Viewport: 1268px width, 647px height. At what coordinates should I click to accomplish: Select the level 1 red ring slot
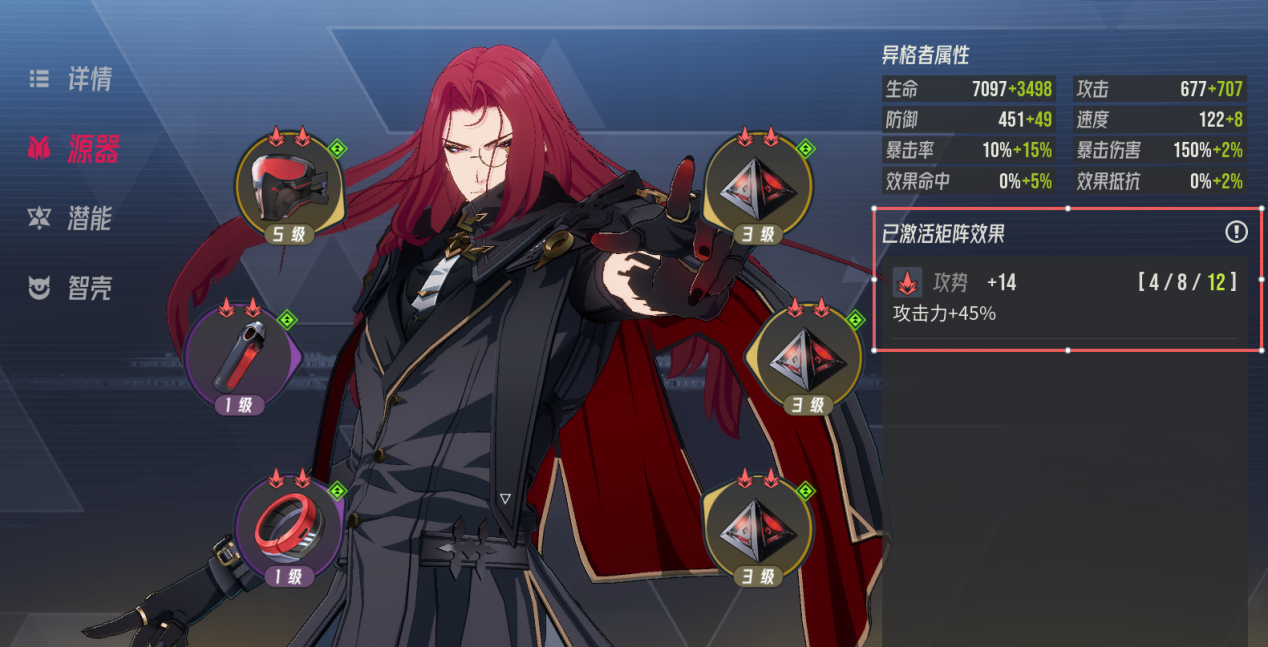click(x=288, y=527)
